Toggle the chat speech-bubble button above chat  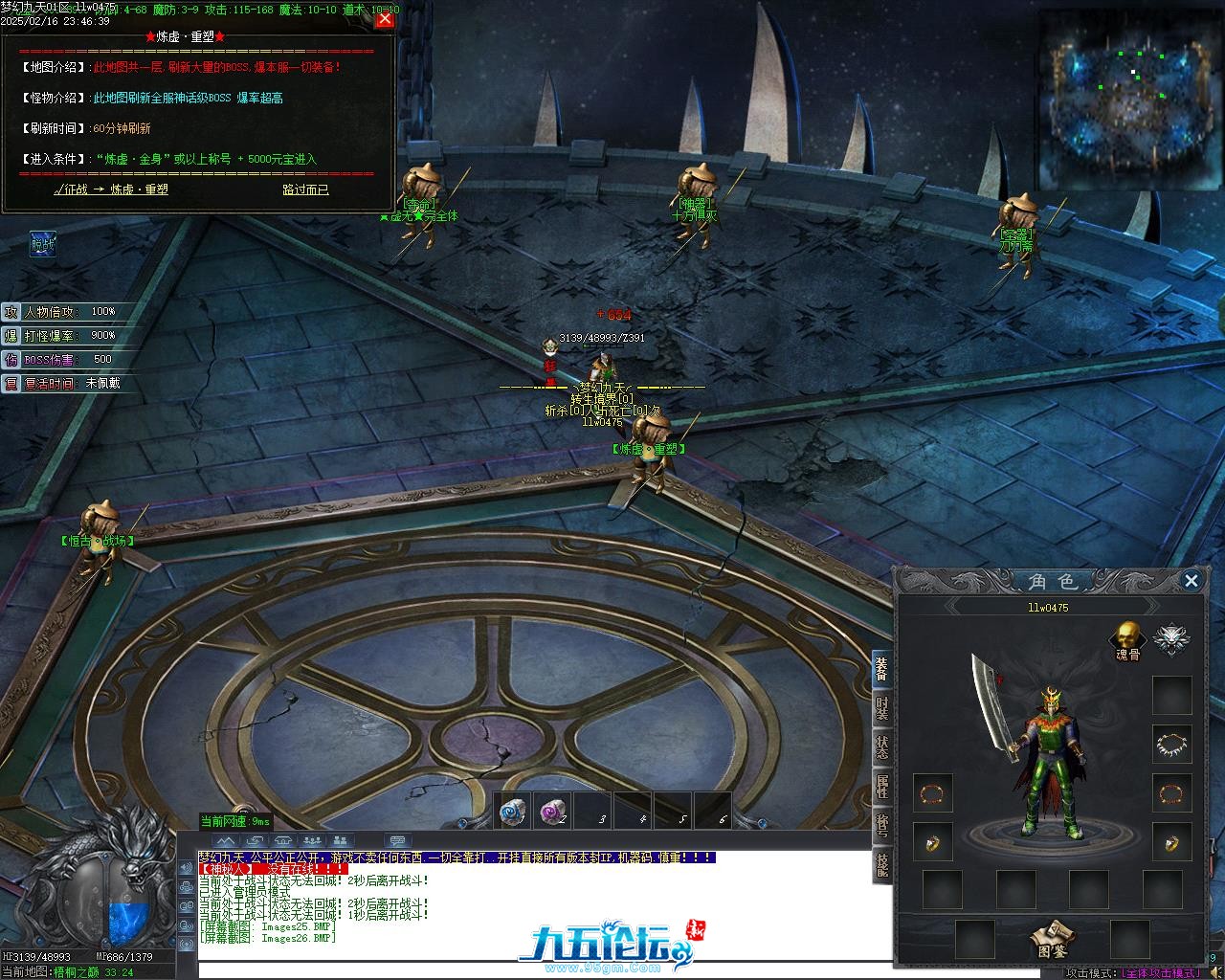coord(397,841)
